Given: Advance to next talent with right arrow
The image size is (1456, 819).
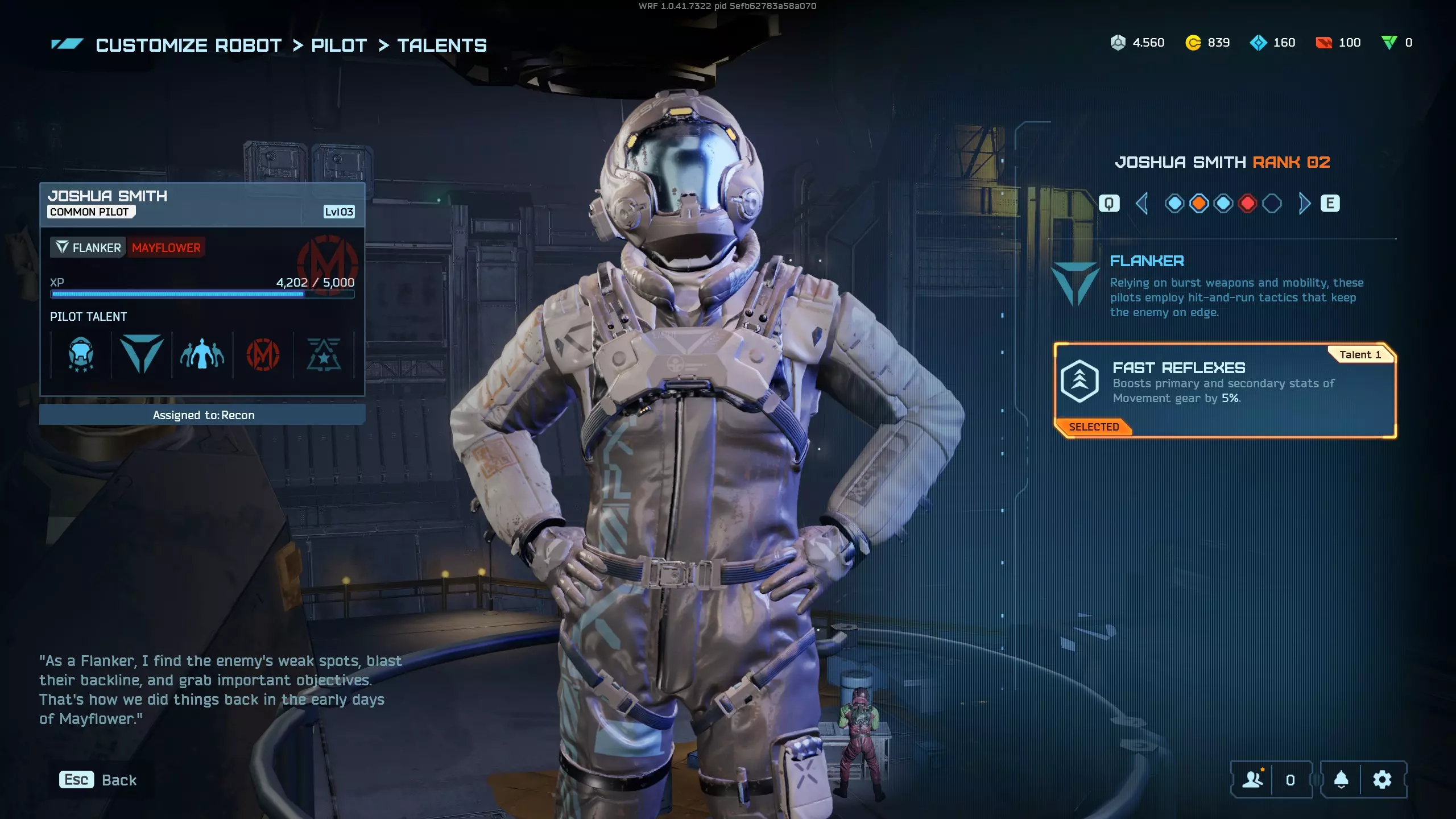Looking at the screenshot, I should pyautogui.click(x=1304, y=204).
